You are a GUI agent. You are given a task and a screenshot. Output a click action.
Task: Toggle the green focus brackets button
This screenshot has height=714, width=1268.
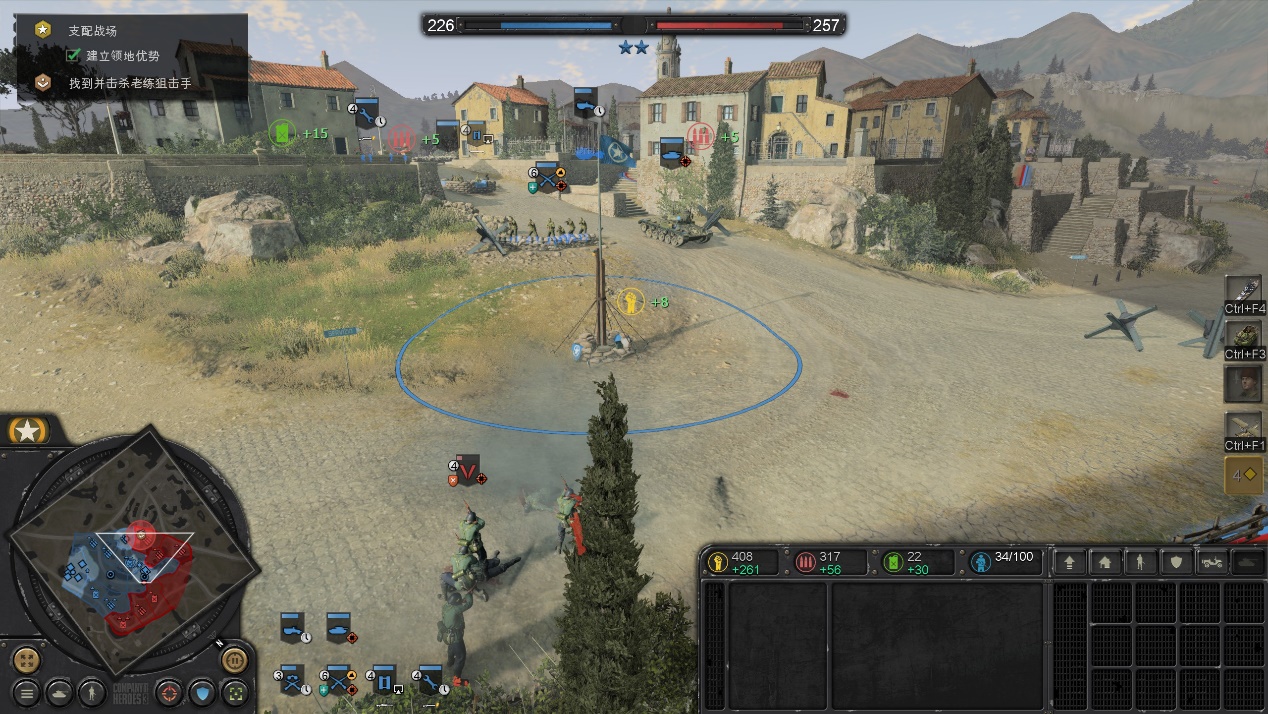pyautogui.click(x=234, y=691)
